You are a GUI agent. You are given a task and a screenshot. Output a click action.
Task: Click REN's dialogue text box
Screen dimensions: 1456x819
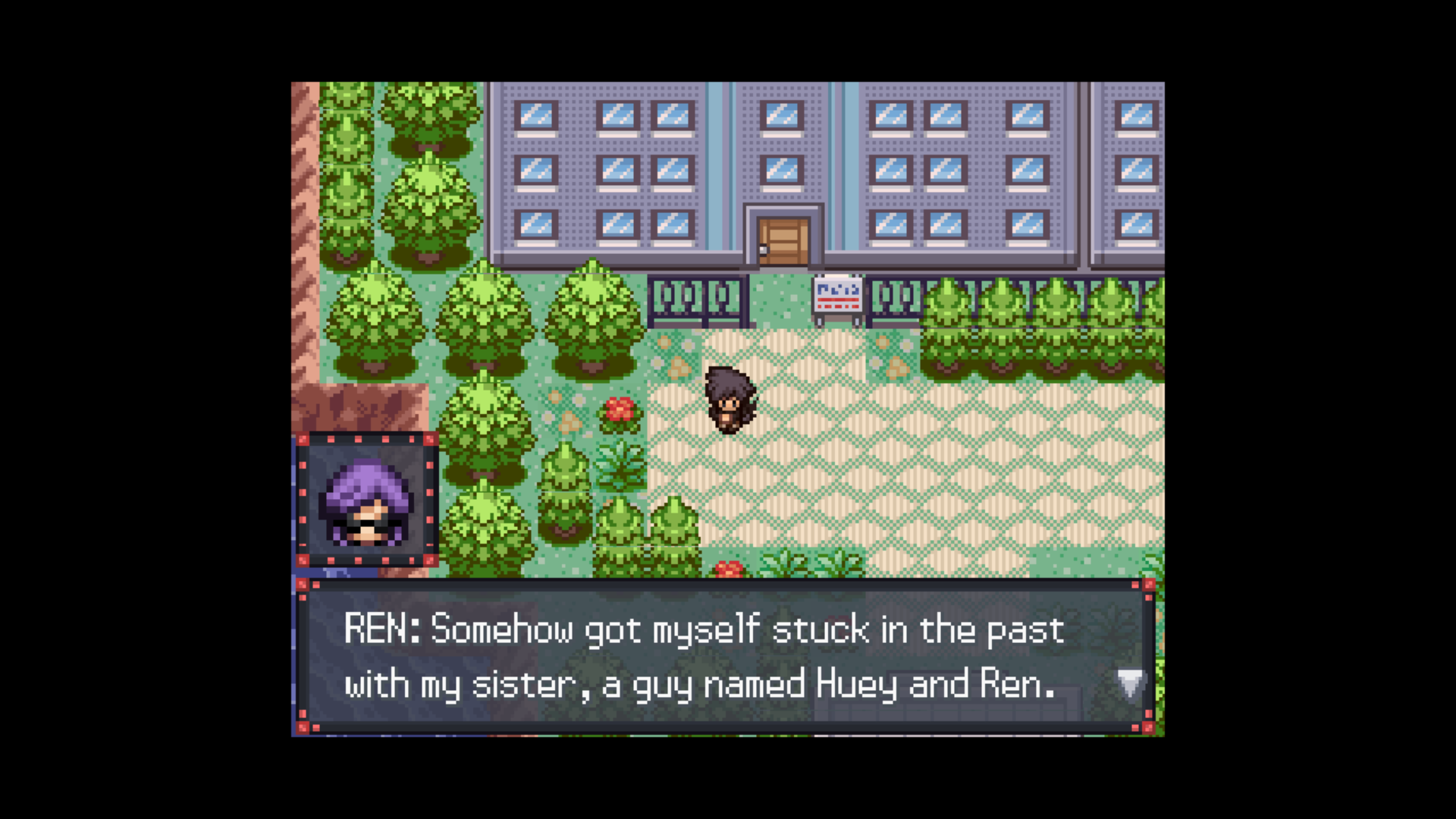(x=724, y=657)
